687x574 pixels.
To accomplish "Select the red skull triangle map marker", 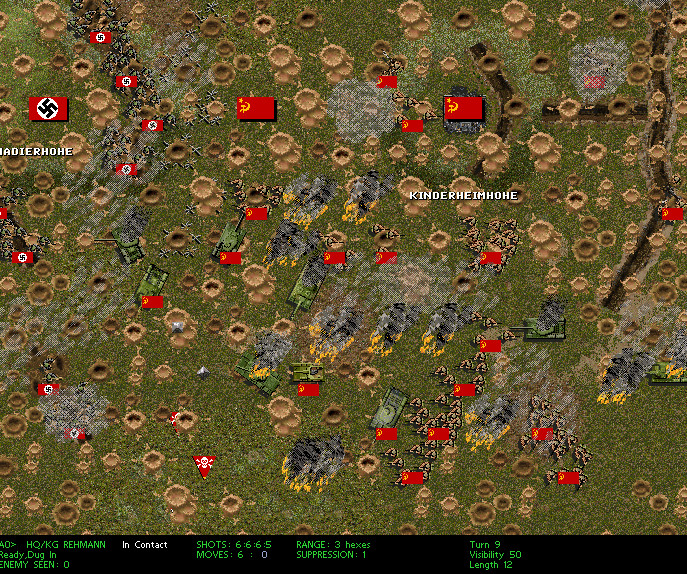I will (205, 465).
